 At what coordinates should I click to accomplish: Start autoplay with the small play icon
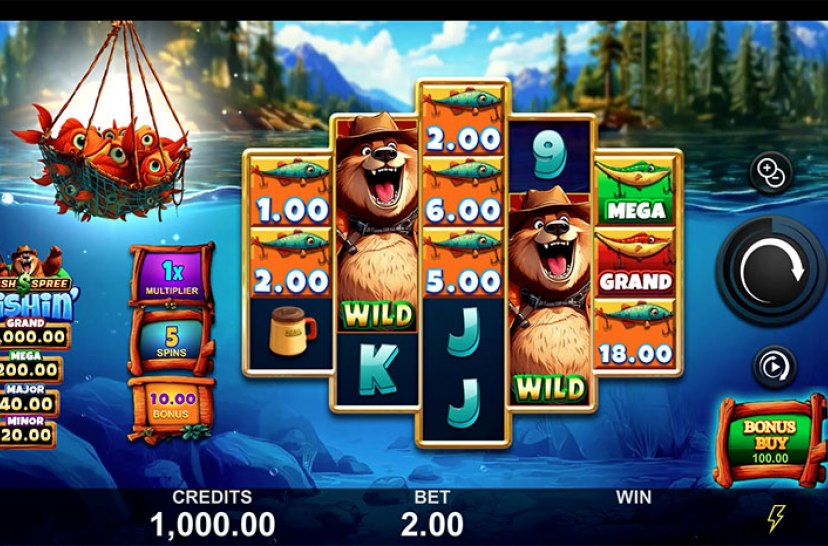[773, 367]
